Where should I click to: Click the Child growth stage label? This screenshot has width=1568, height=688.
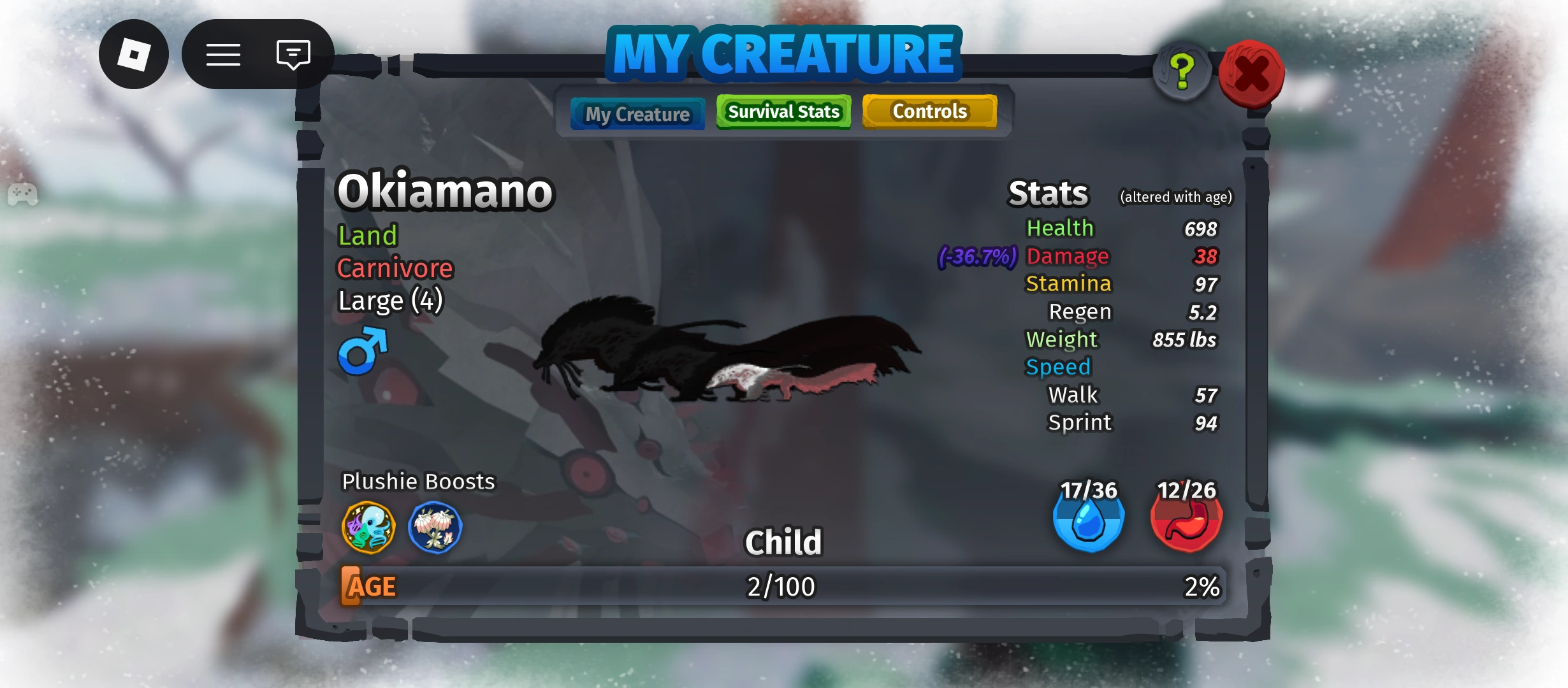pos(784,542)
